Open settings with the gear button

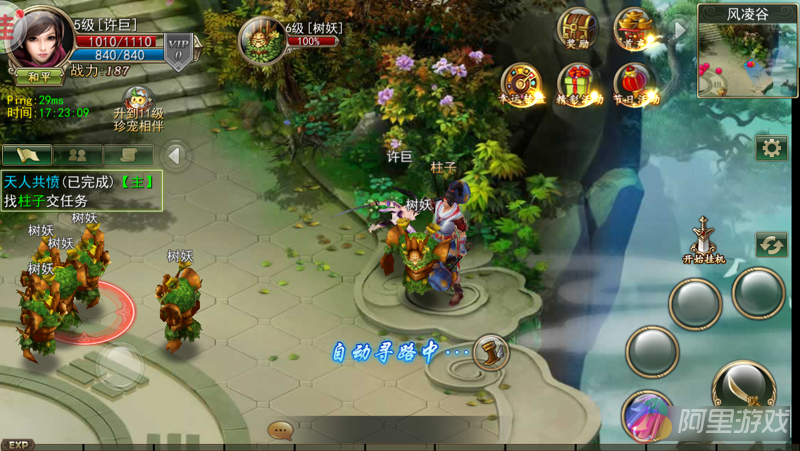tap(771, 148)
